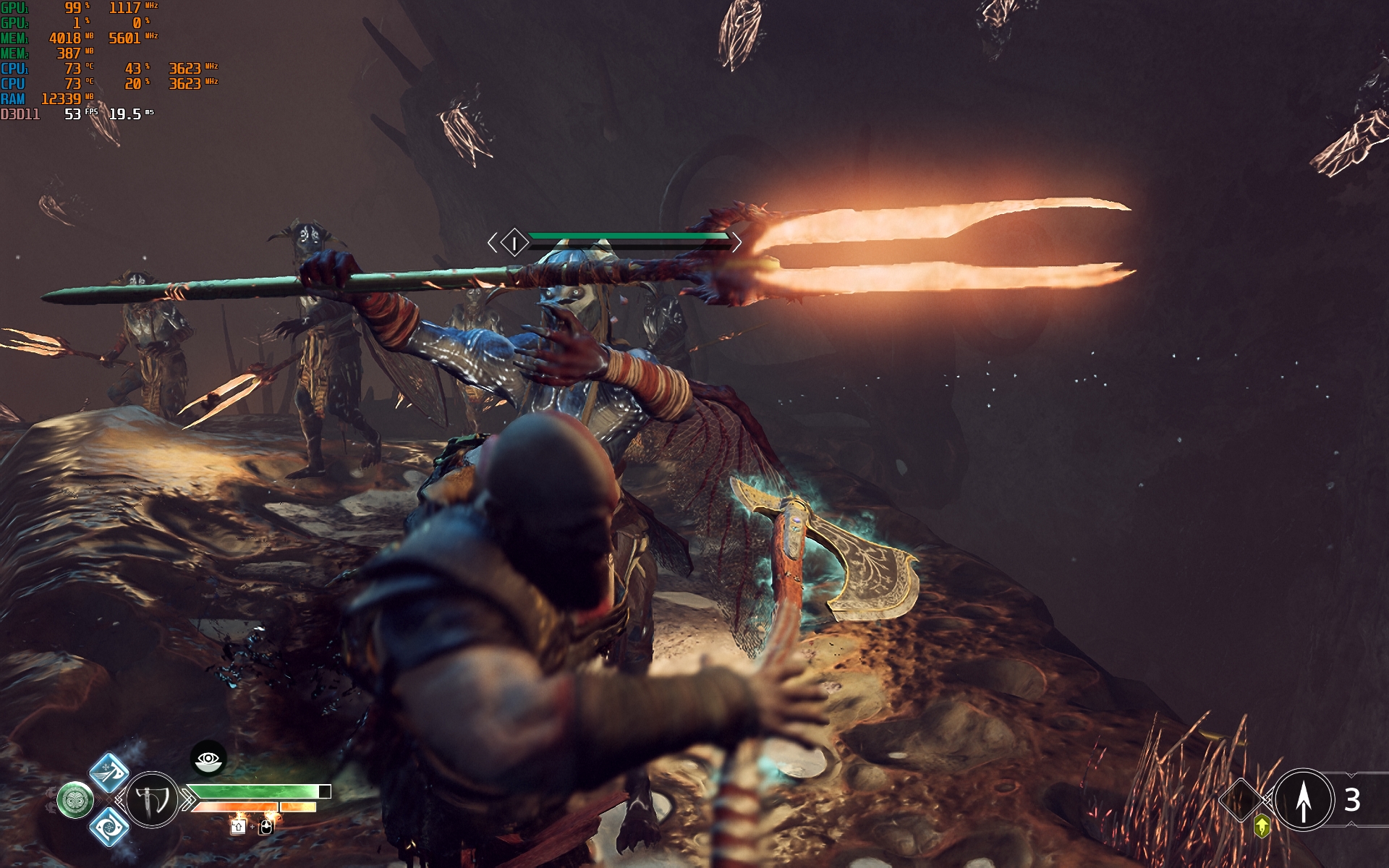This screenshot has width=1389, height=868.
Task: Use the green owl-face talisman
Action: pyautogui.click(x=75, y=800)
